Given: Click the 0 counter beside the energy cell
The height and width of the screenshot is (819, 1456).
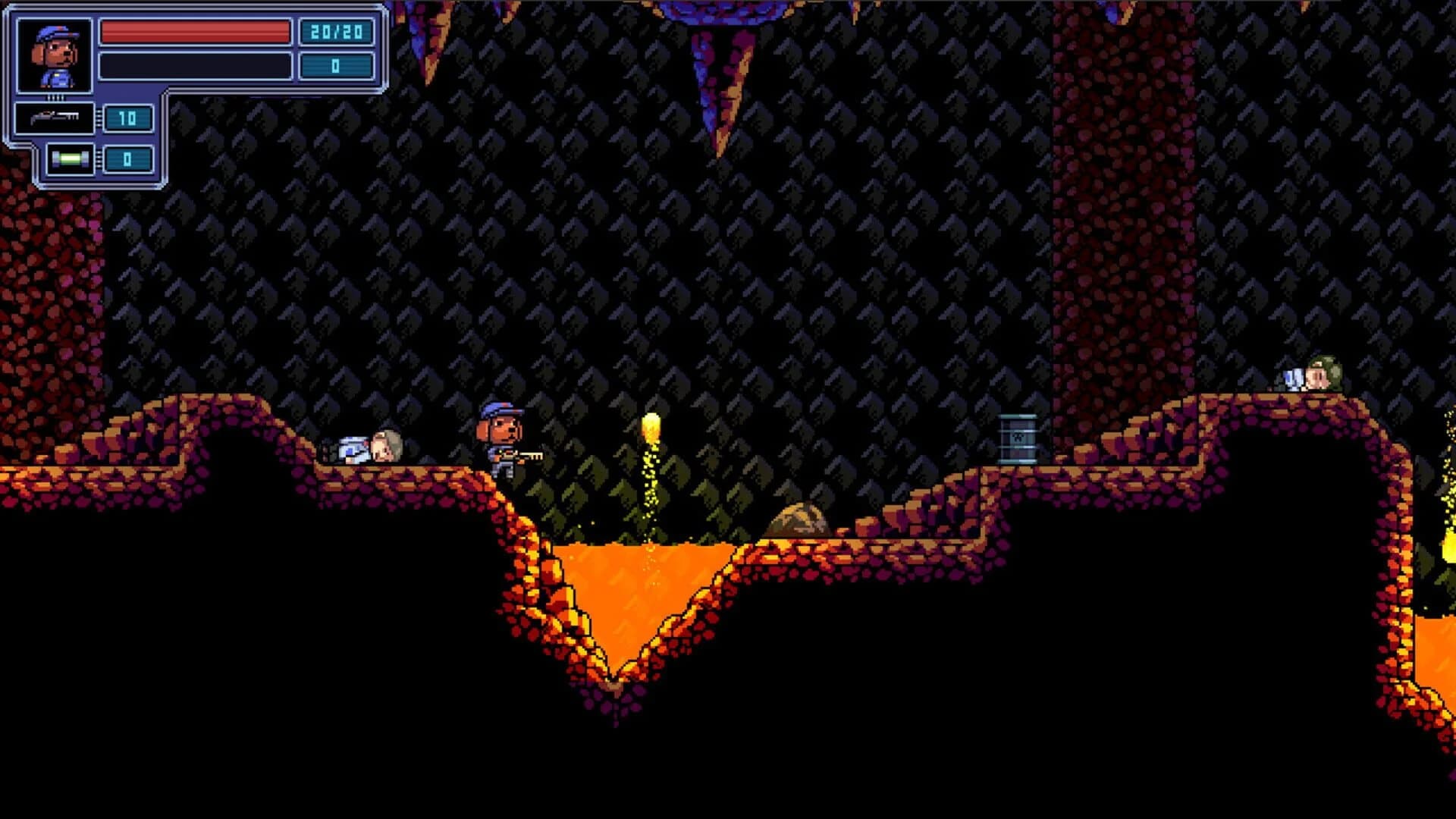Looking at the screenshot, I should pyautogui.click(x=127, y=160).
